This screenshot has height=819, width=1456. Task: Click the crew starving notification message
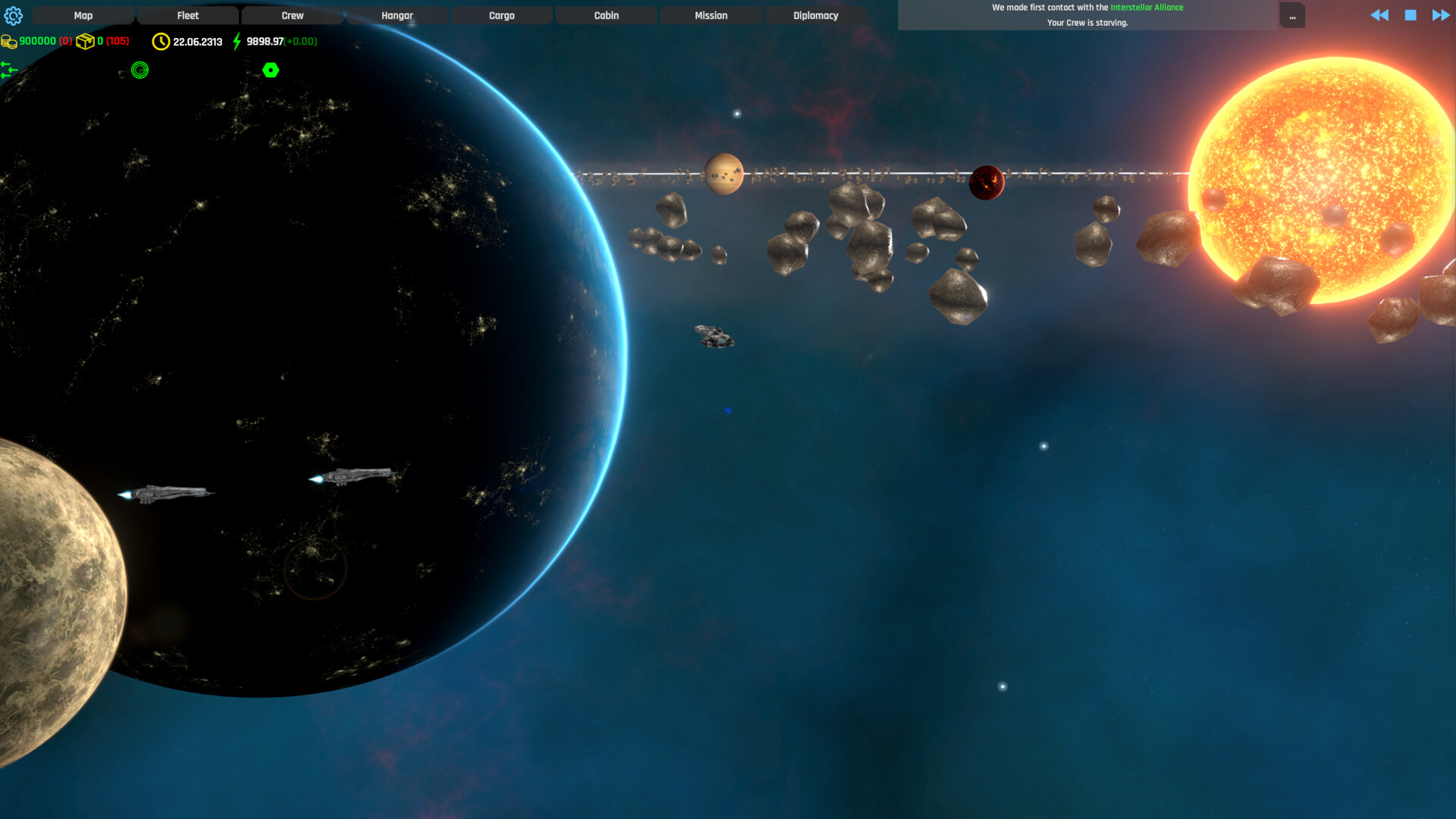click(x=1087, y=22)
